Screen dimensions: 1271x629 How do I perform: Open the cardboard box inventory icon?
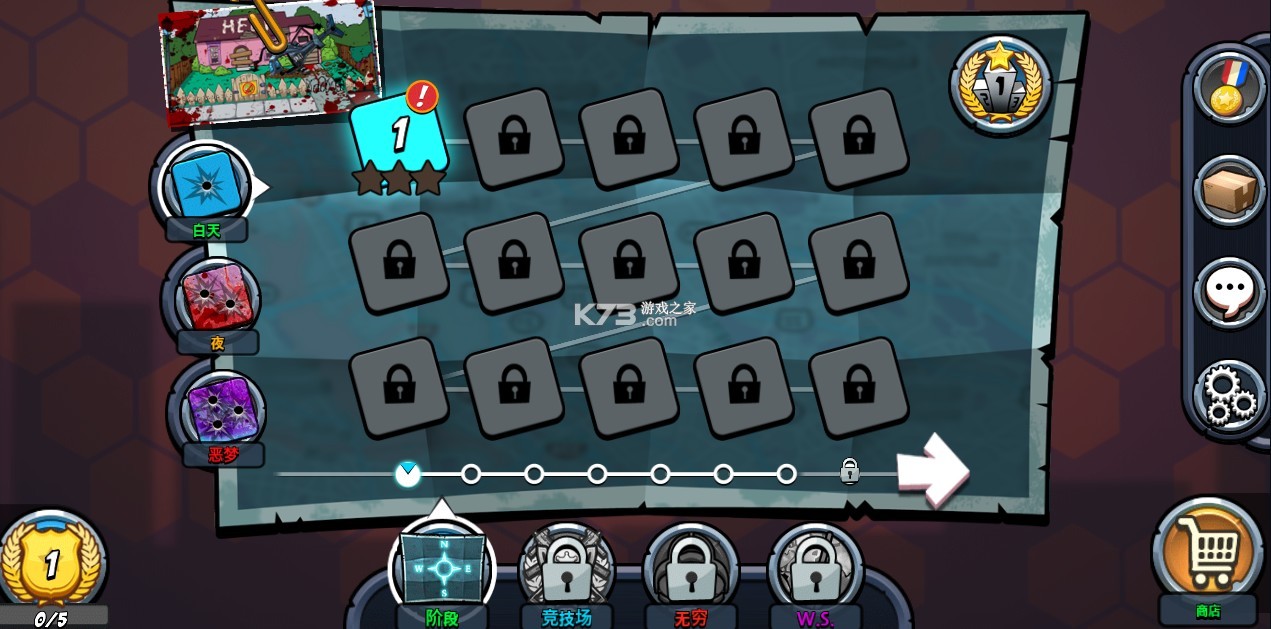click(1229, 189)
